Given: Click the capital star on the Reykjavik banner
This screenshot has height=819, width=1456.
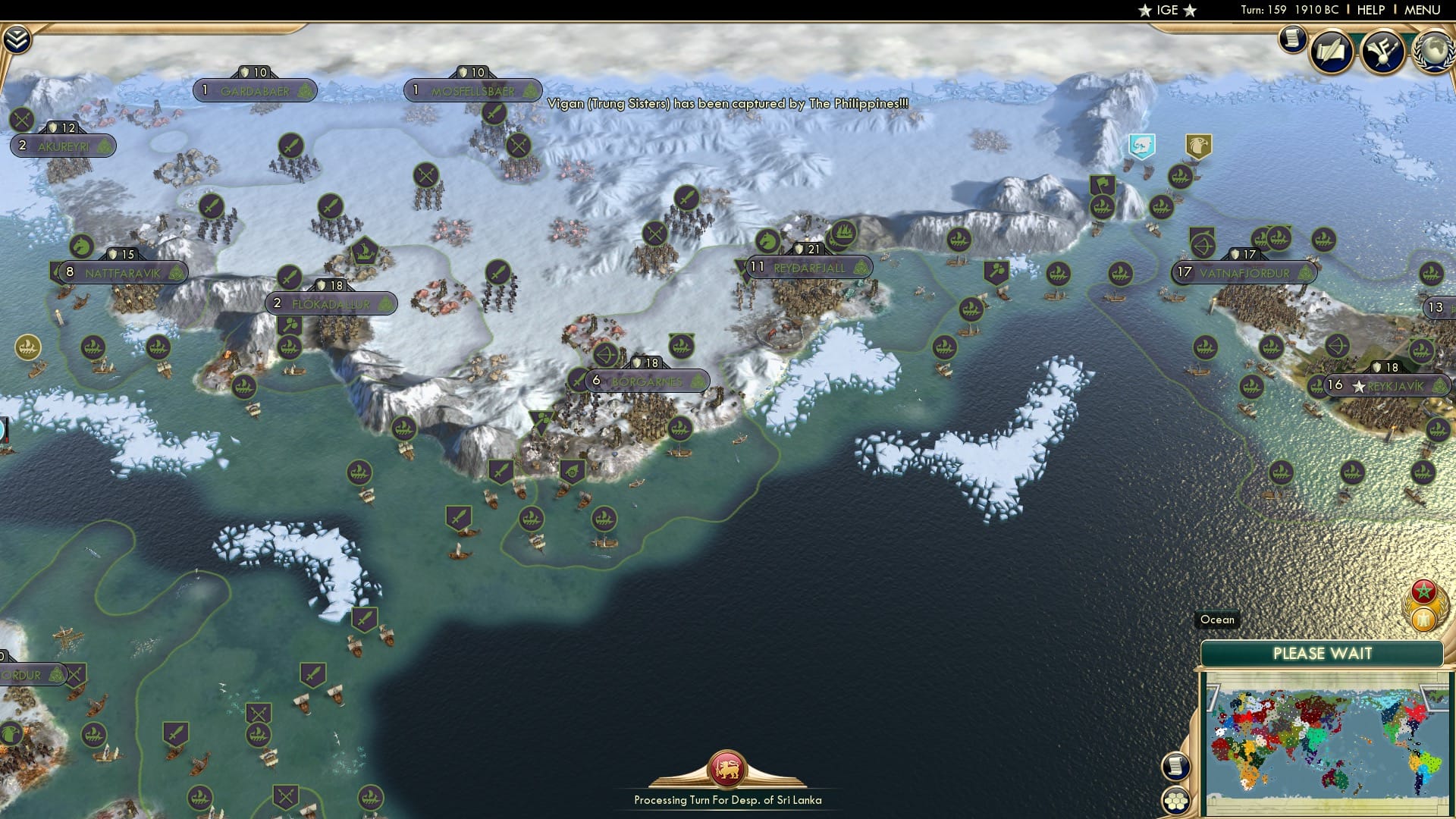Looking at the screenshot, I should [1359, 386].
